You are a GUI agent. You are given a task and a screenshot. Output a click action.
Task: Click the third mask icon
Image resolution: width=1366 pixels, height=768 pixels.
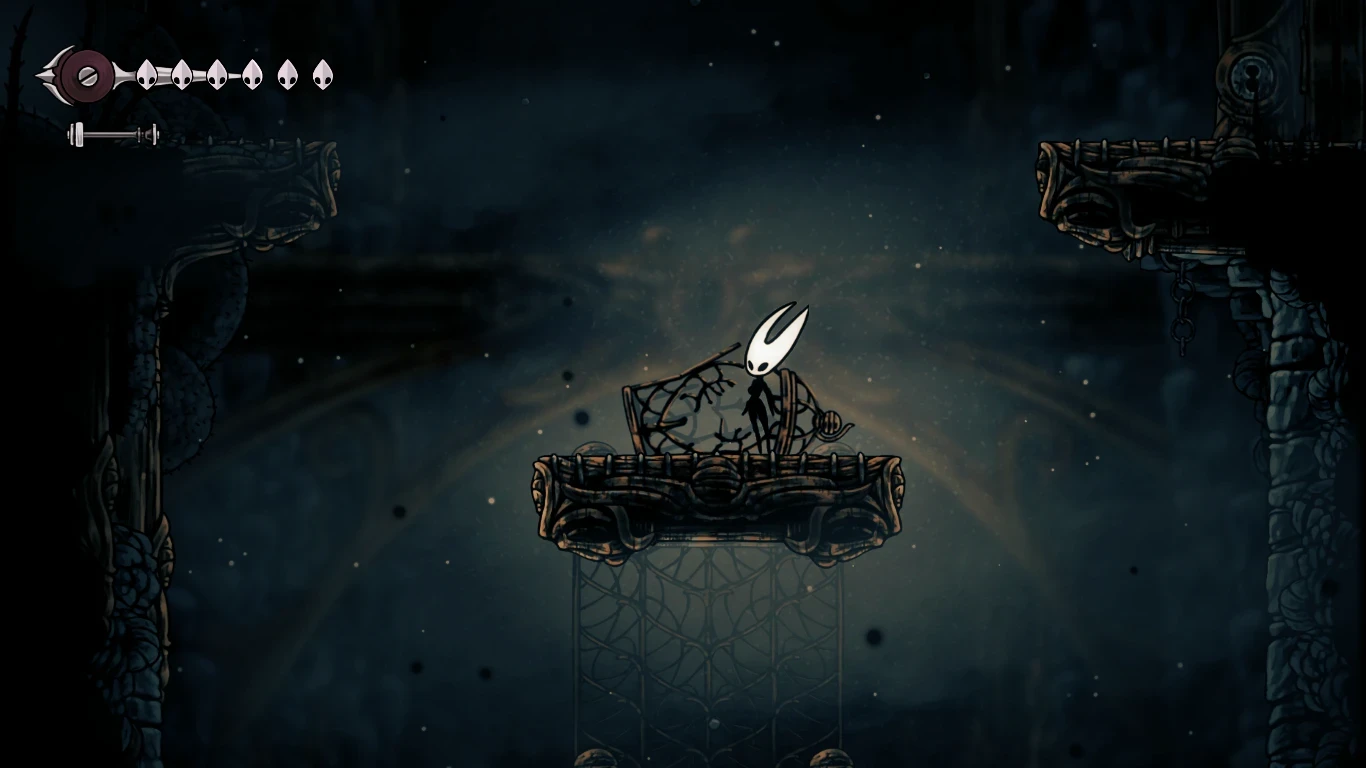coord(217,75)
